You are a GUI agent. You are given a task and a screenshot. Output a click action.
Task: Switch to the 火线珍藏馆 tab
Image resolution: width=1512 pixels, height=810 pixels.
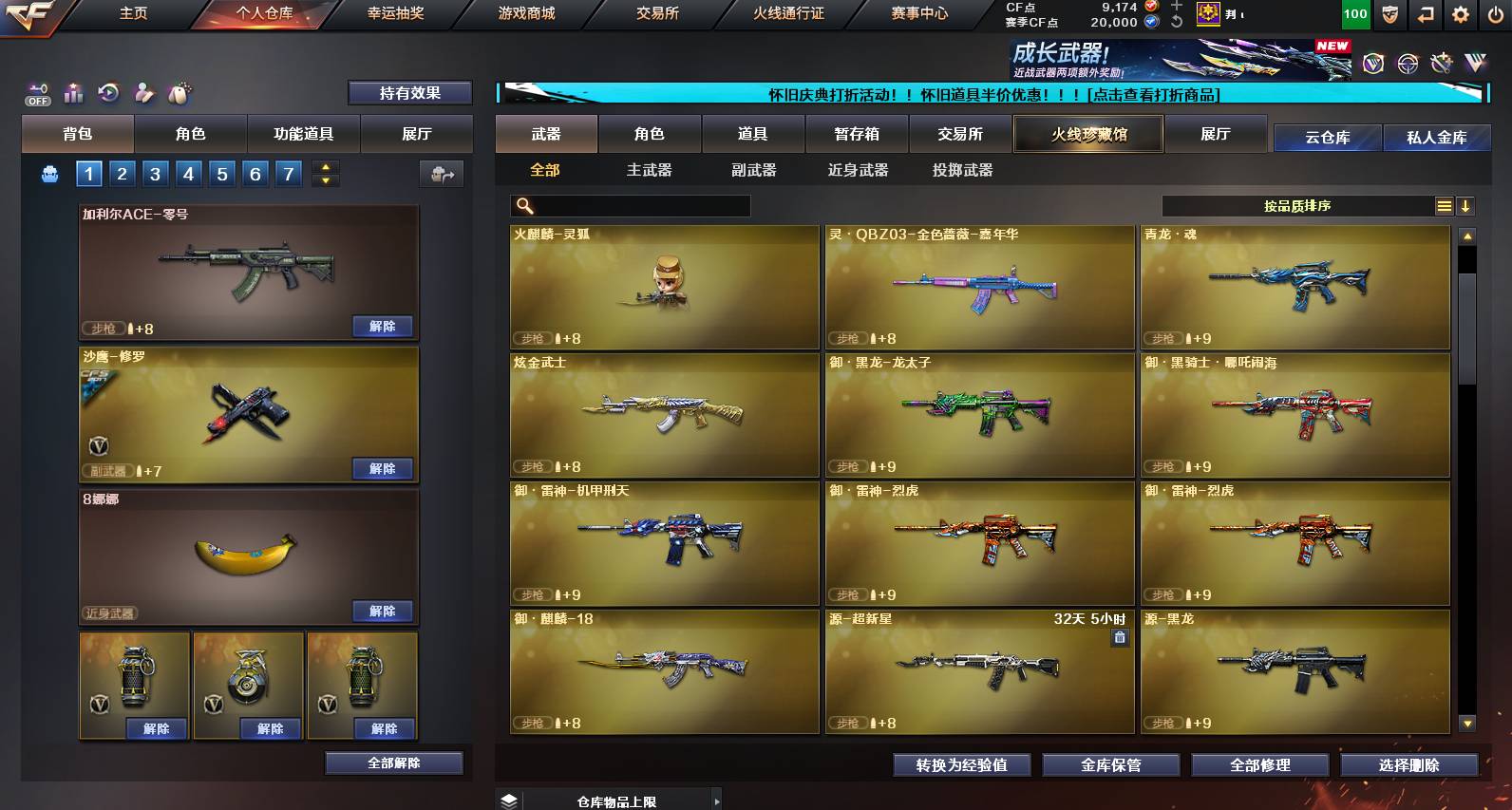(x=1087, y=134)
